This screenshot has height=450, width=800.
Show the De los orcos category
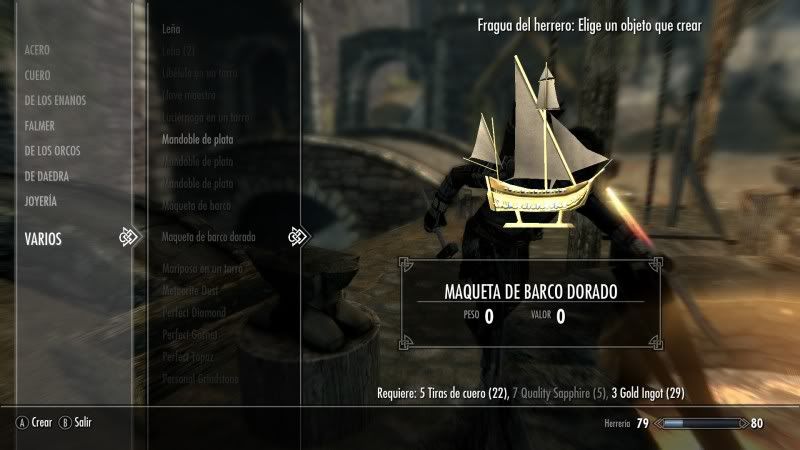click(x=52, y=151)
